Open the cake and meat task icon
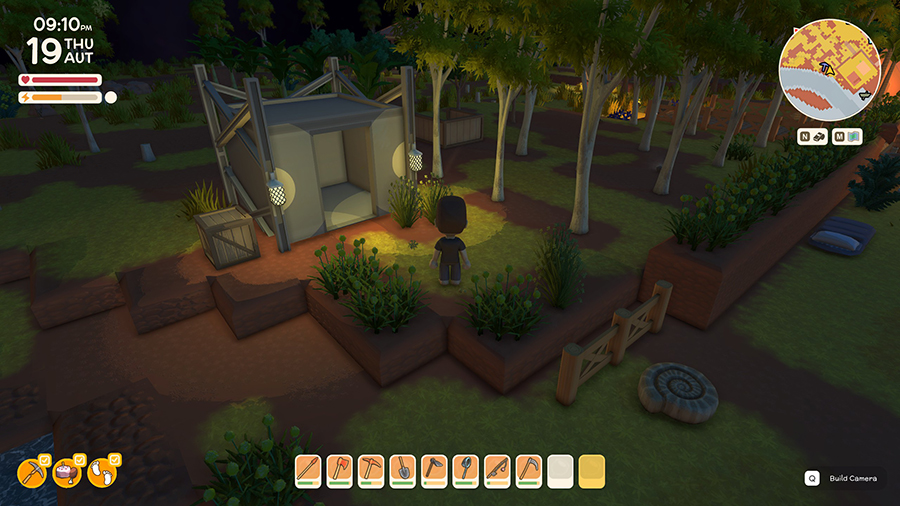900x506 pixels. 68,471
